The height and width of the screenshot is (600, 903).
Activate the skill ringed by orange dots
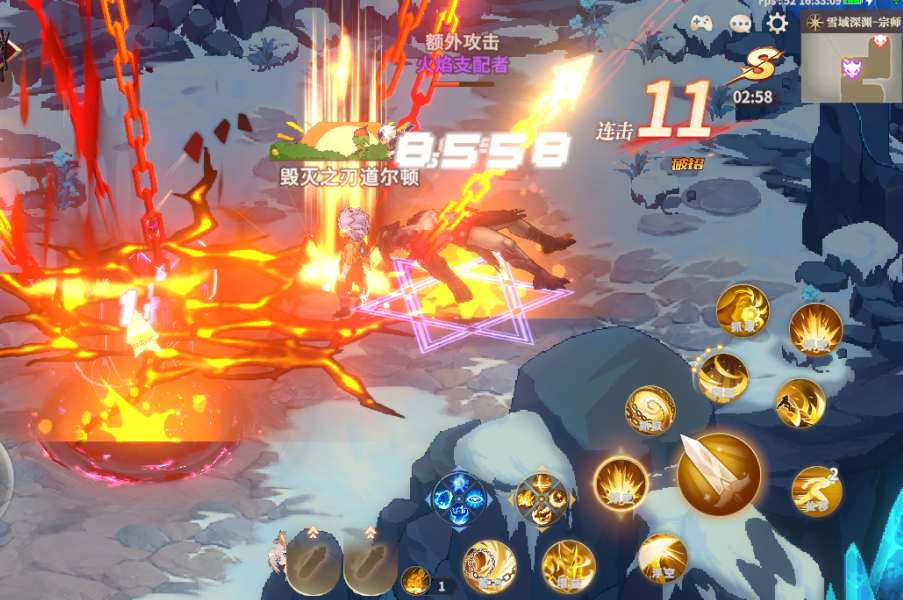click(723, 378)
